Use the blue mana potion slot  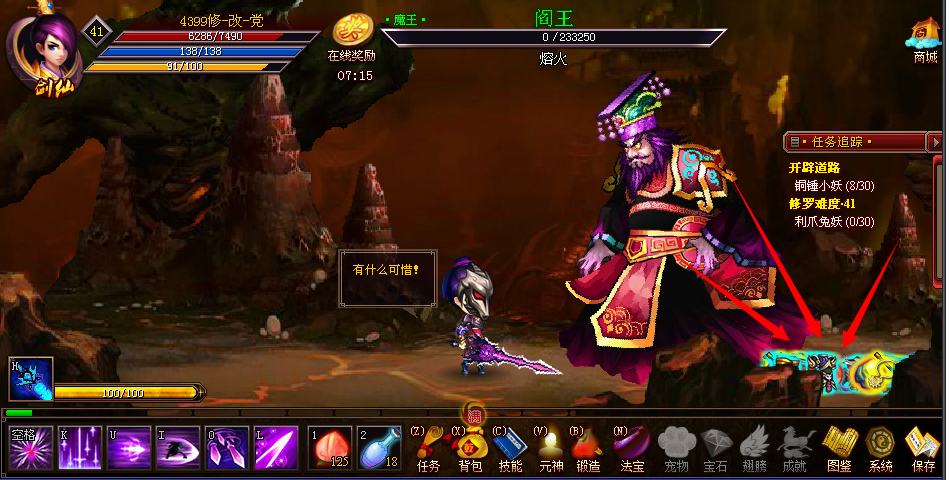[374, 448]
